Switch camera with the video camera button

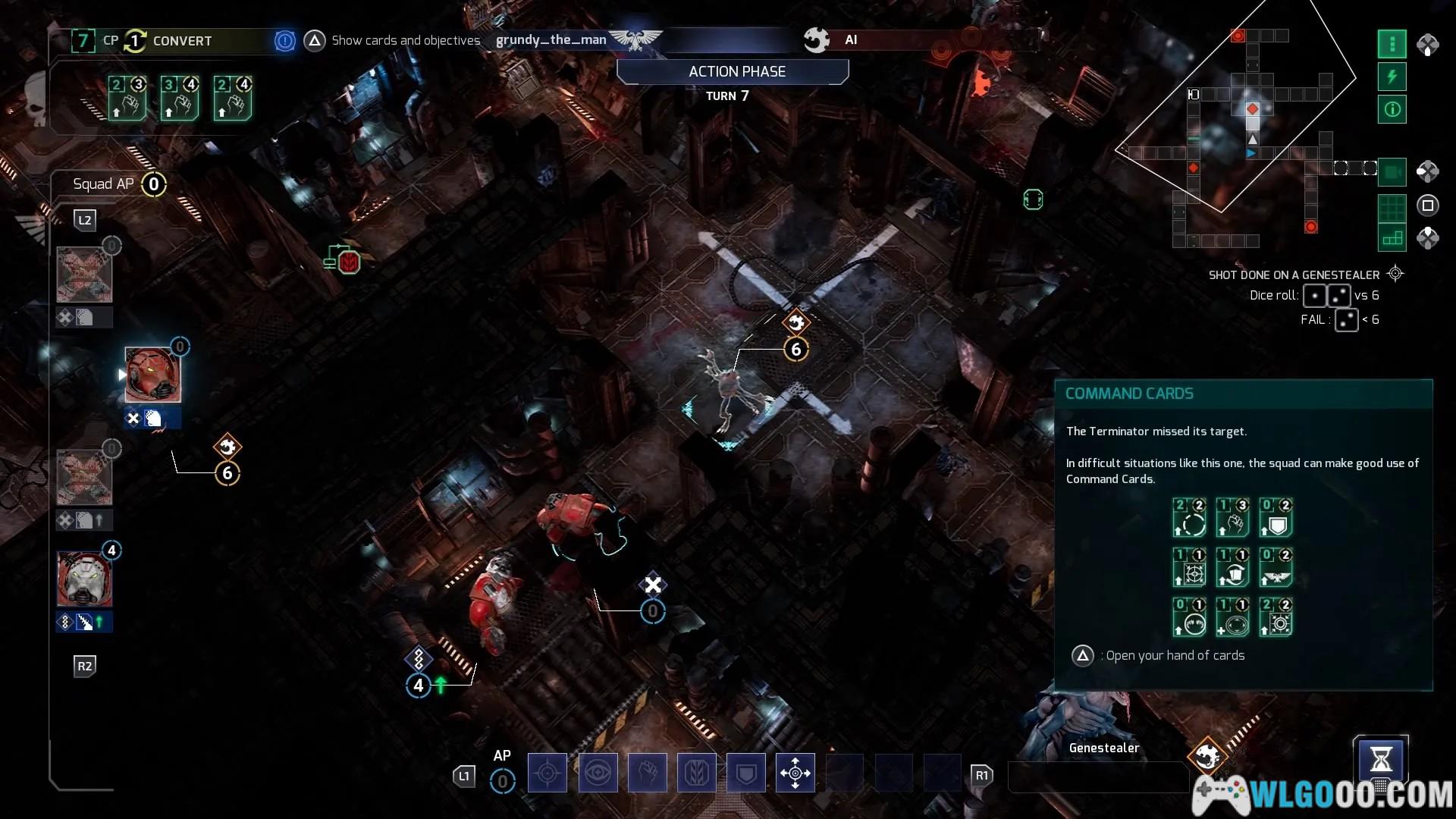tap(1392, 172)
